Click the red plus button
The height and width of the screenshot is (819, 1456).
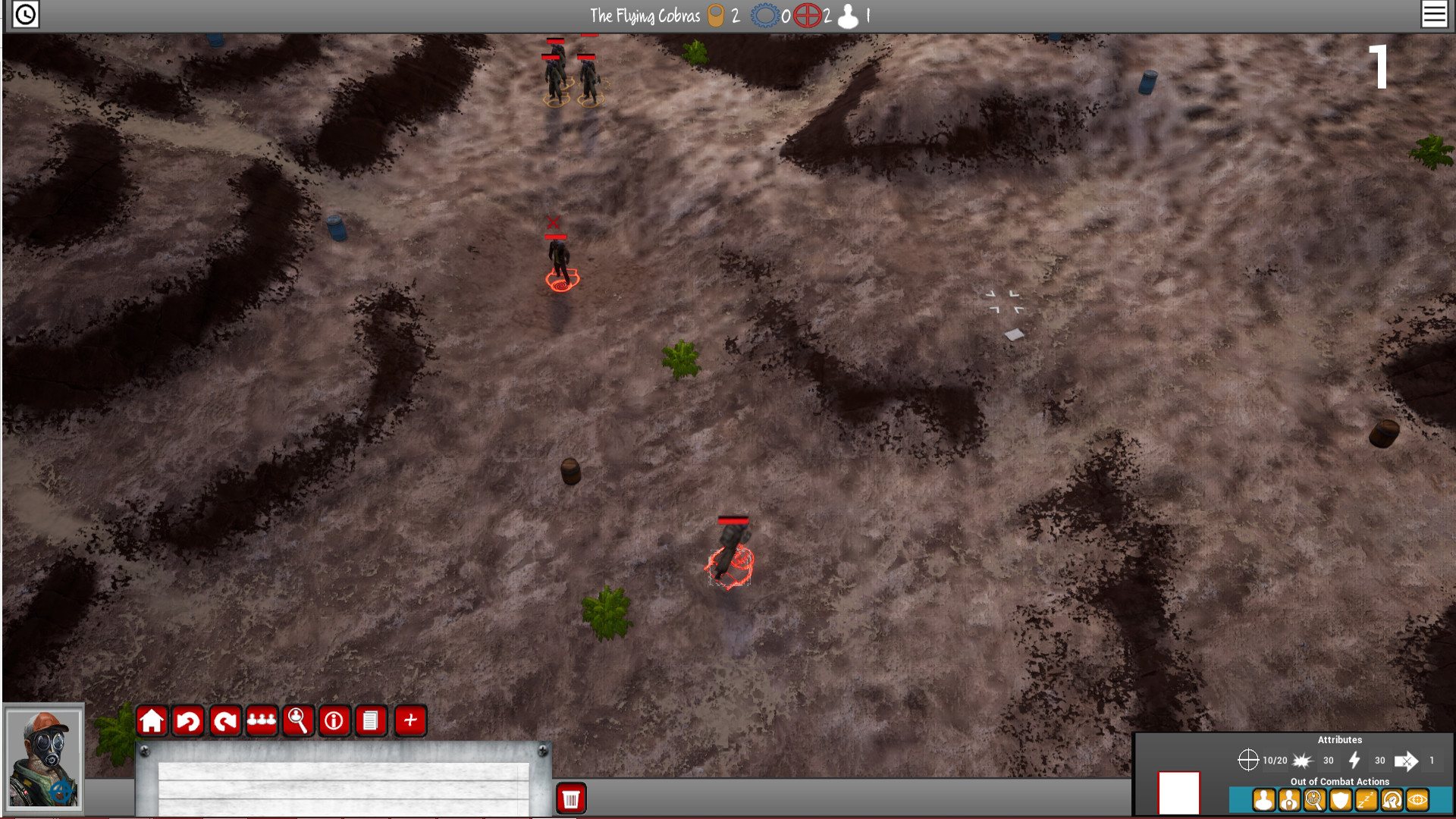(x=410, y=720)
